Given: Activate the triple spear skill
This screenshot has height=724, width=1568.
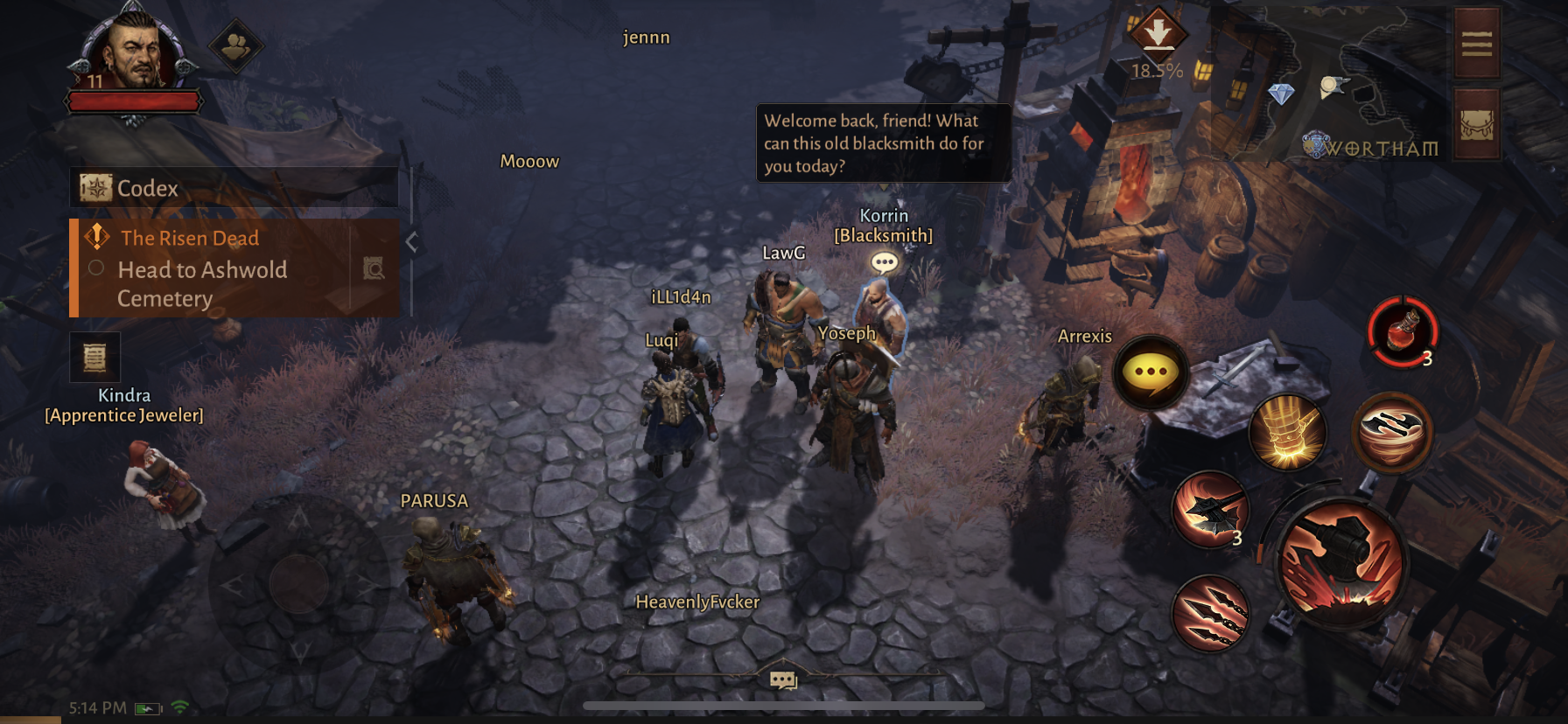Looking at the screenshot, I should click(1211, 613).
